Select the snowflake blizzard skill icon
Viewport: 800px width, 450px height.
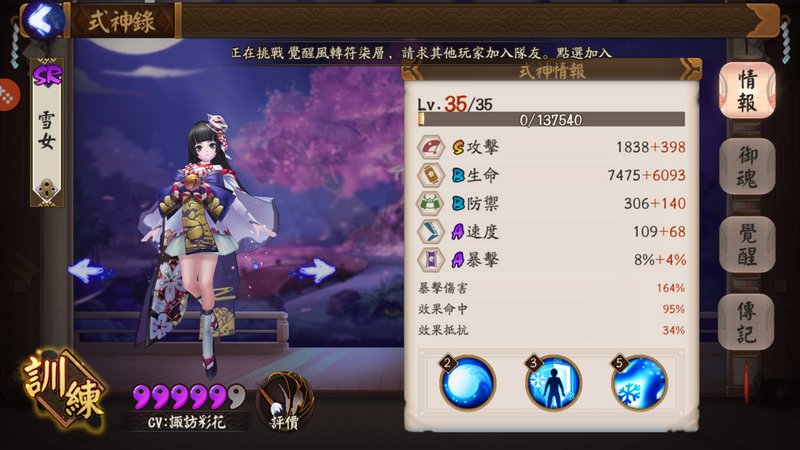click(639, 382)
